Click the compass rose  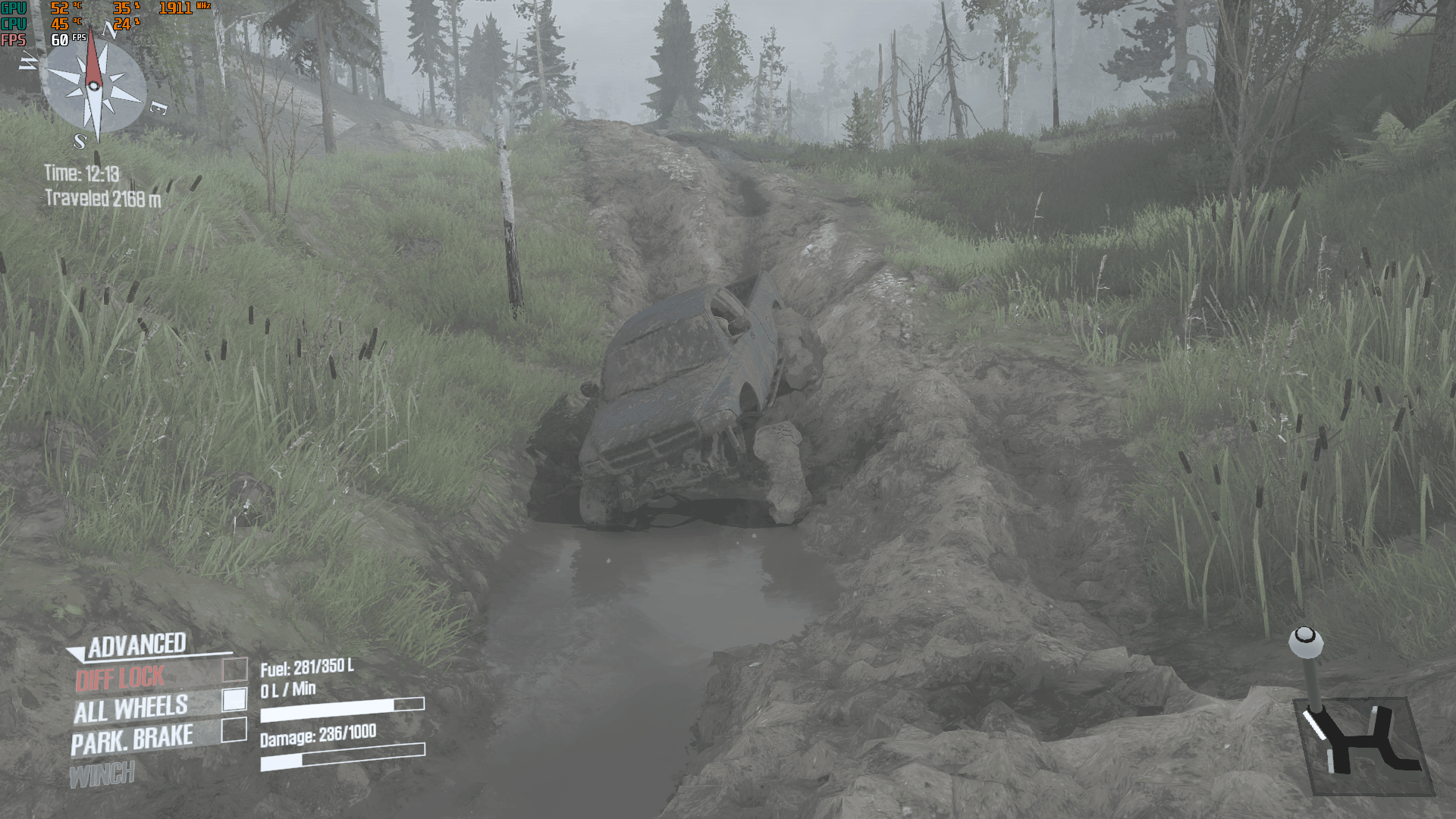pos(94,86)
